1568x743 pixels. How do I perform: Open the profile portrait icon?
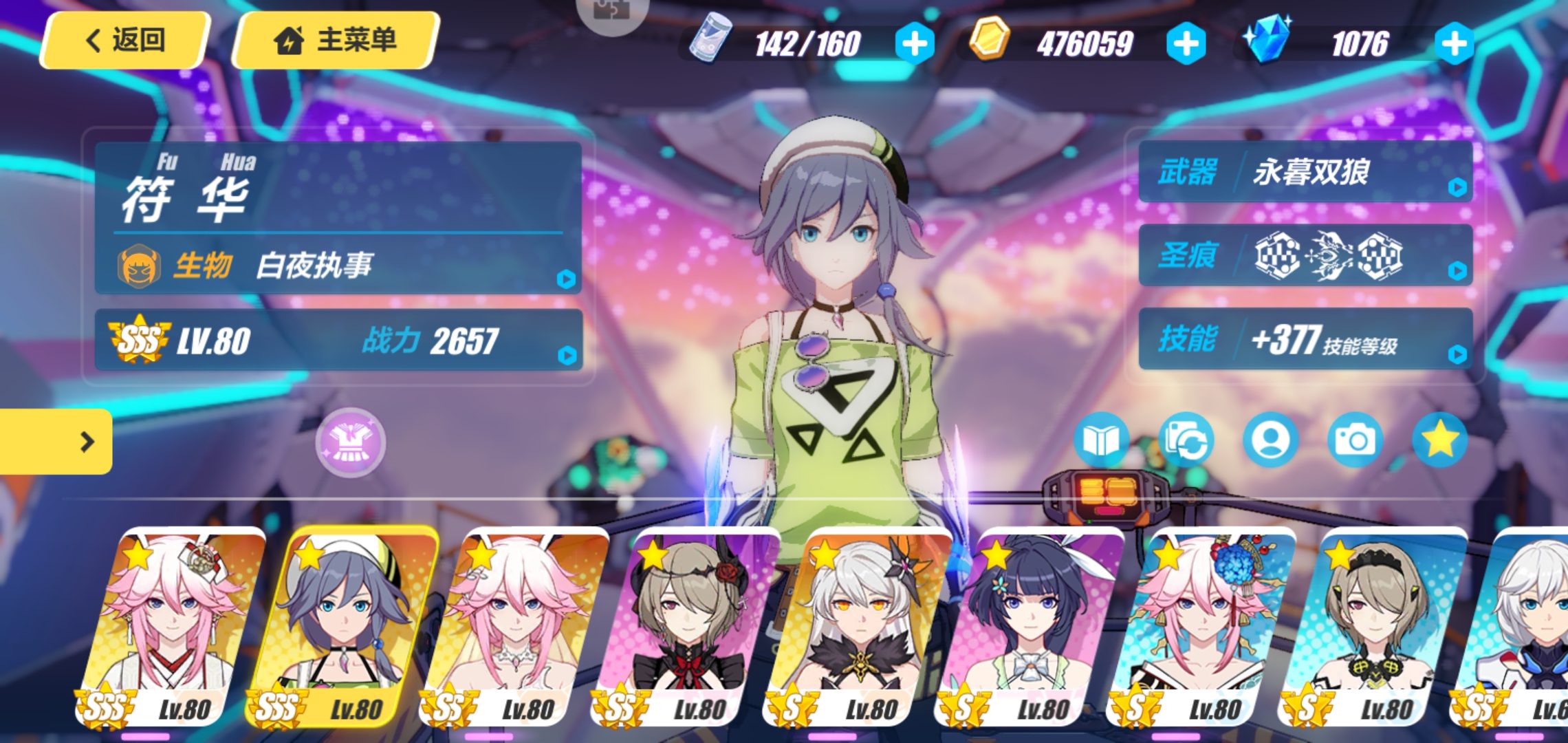1270,440
